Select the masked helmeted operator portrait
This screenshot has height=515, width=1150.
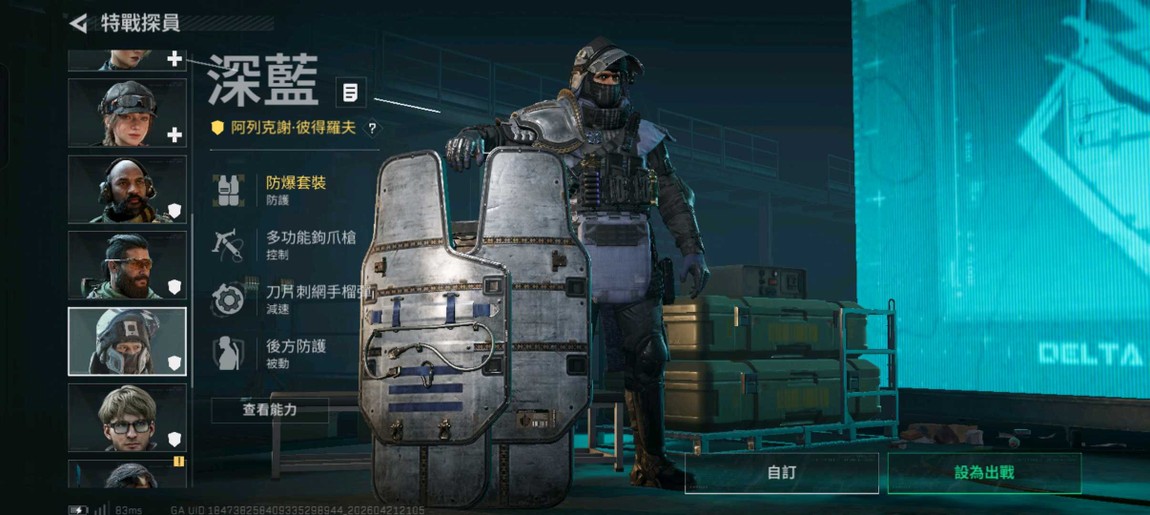(127, 342)
